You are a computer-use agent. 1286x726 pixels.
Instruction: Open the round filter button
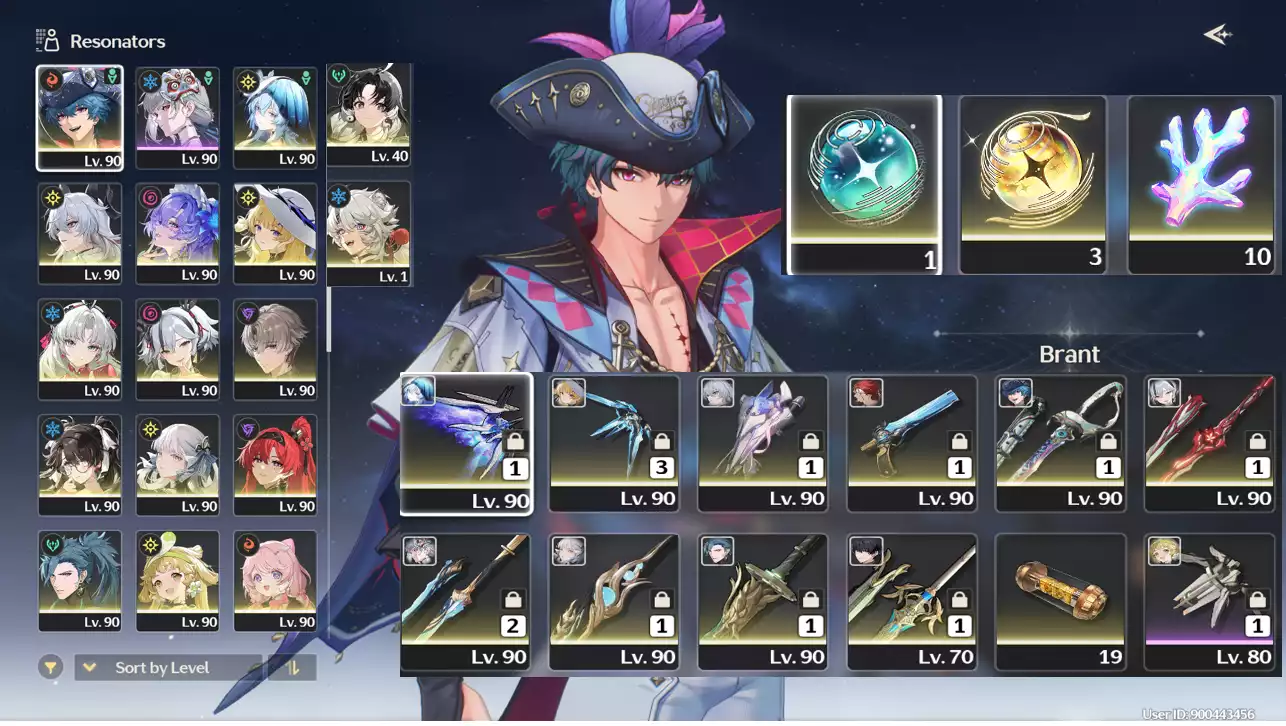pos(51,667)
